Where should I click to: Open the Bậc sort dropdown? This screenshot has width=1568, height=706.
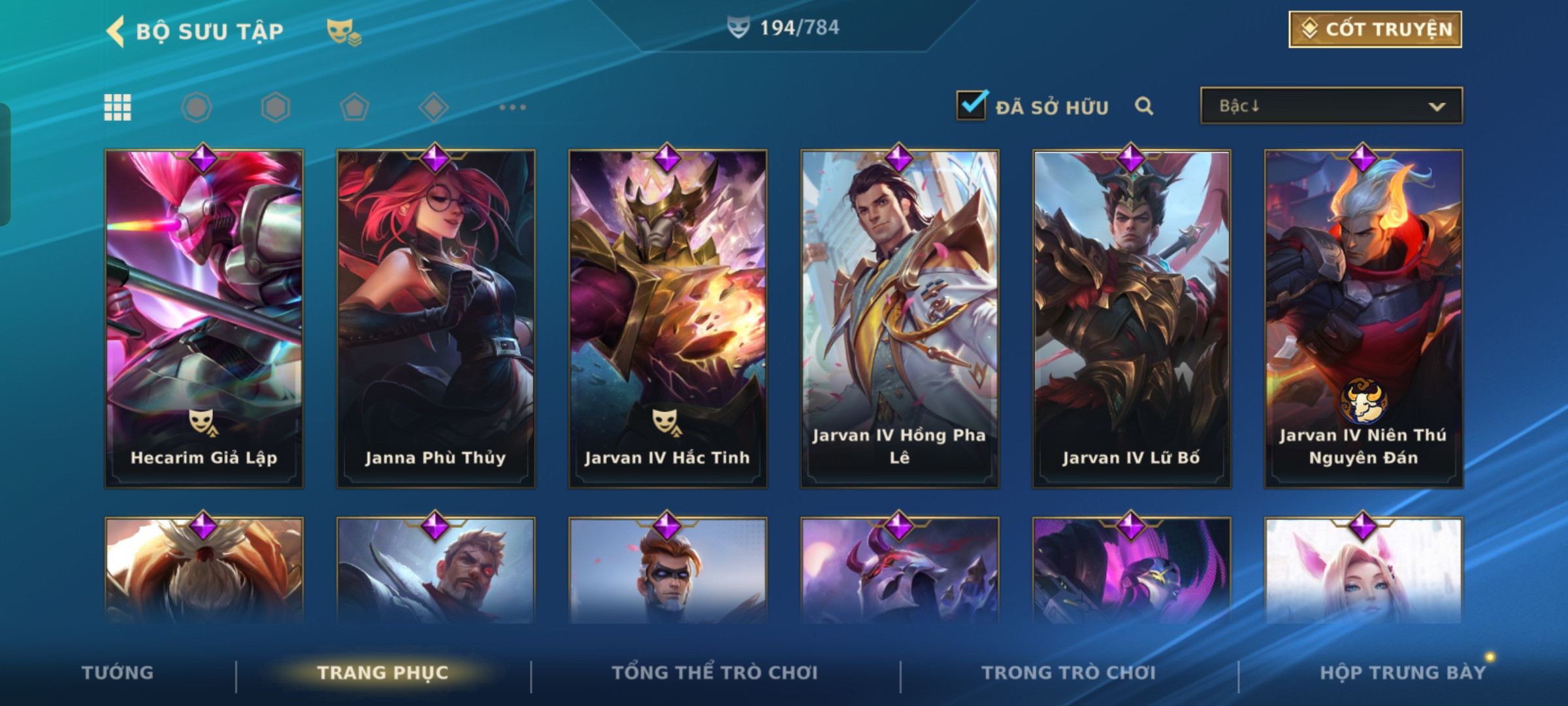(1331, 106)
